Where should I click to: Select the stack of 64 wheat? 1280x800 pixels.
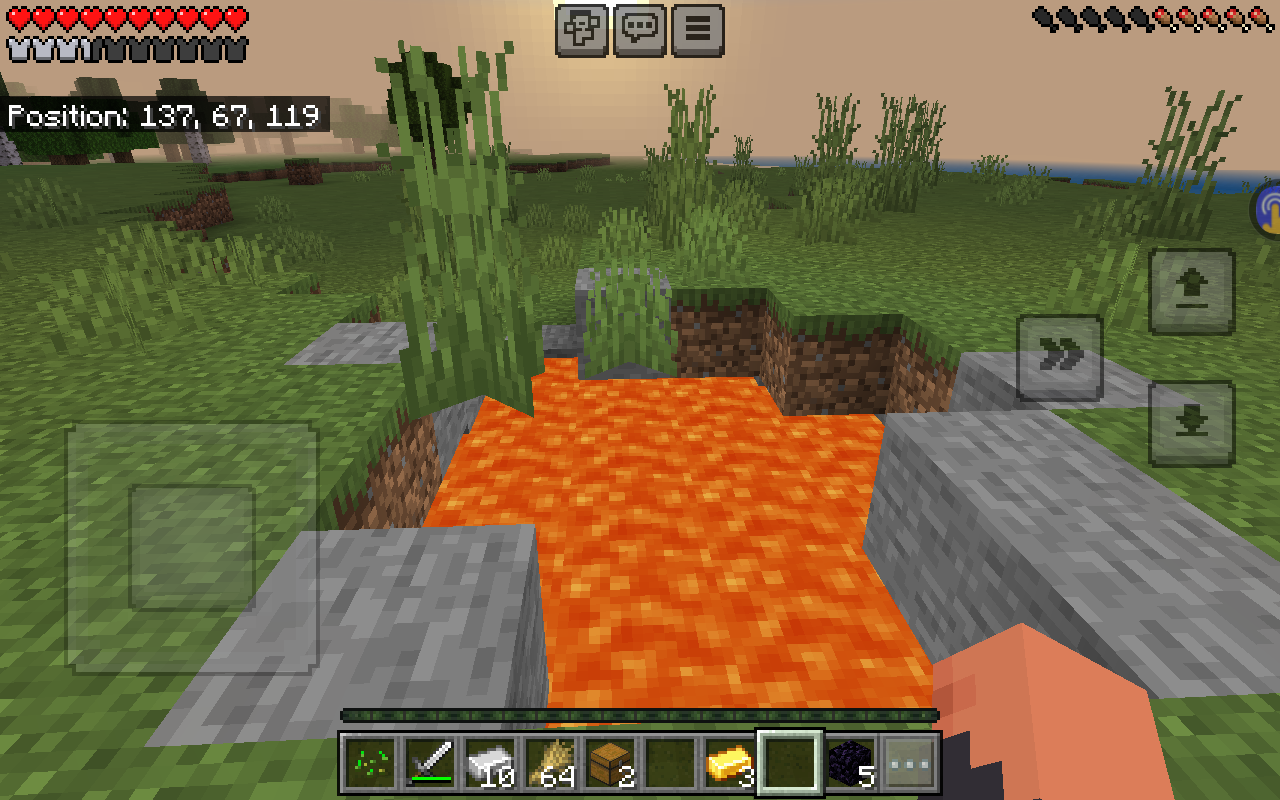[x=548, y=765]
